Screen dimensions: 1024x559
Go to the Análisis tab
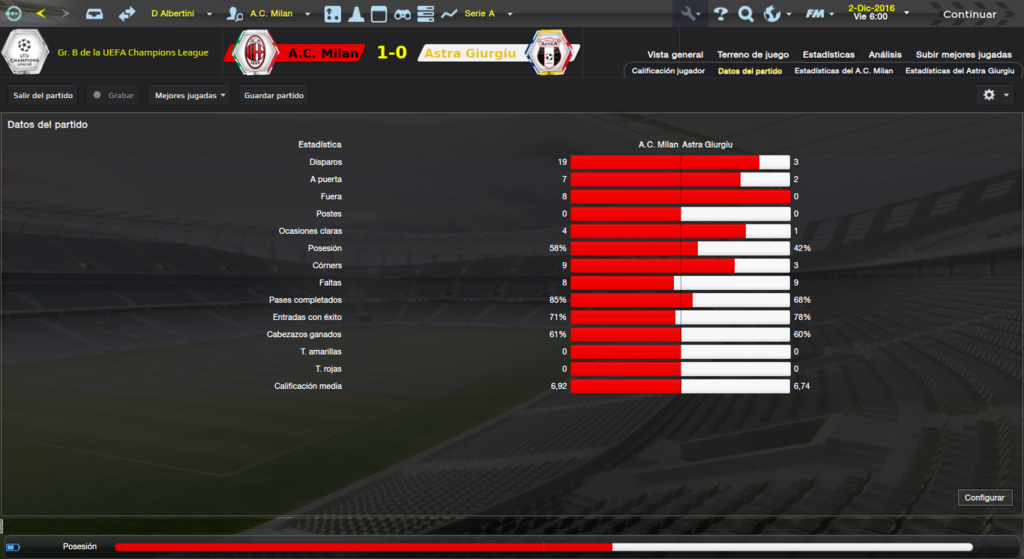click(885, 54)
